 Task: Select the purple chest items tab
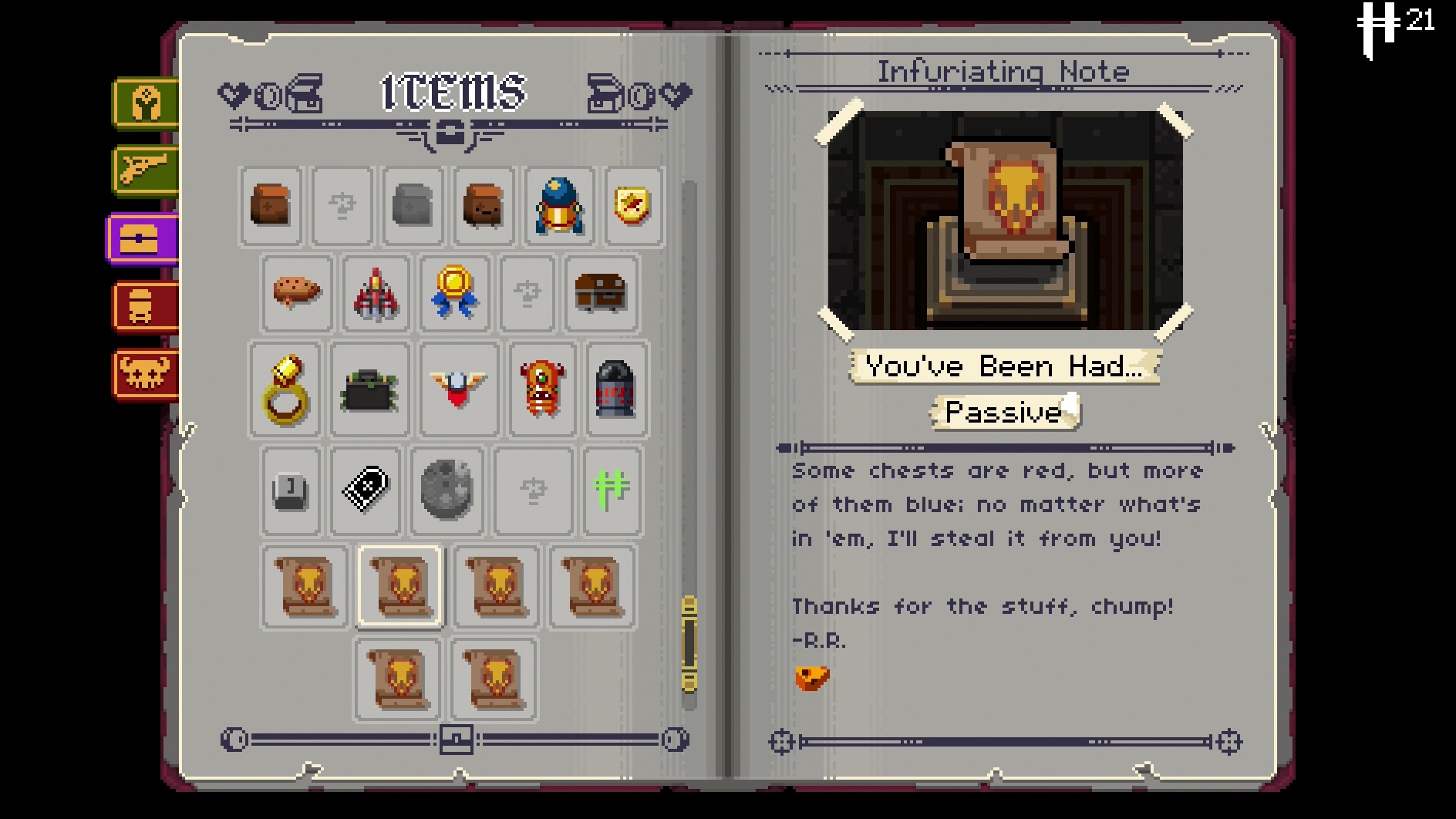(143, 238)
